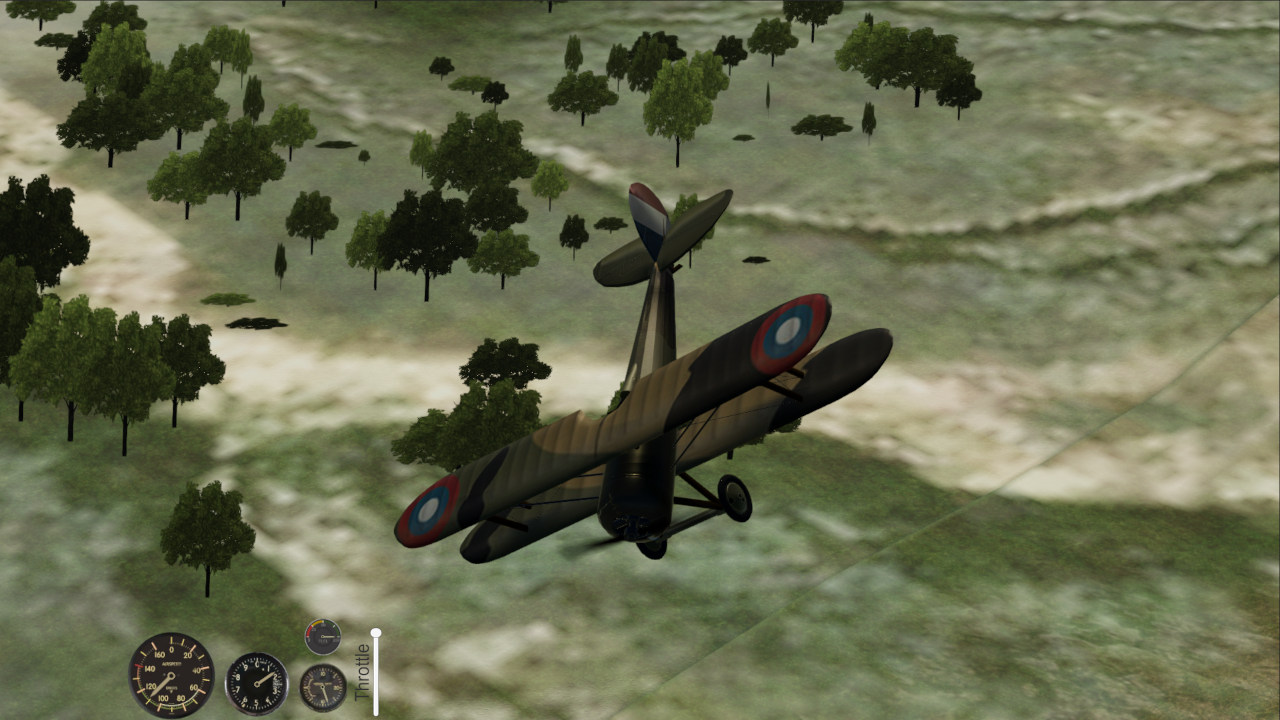Select the airspeed indicator gauge
This screenshot has height=720, width=1280.
tap(170, 676)
